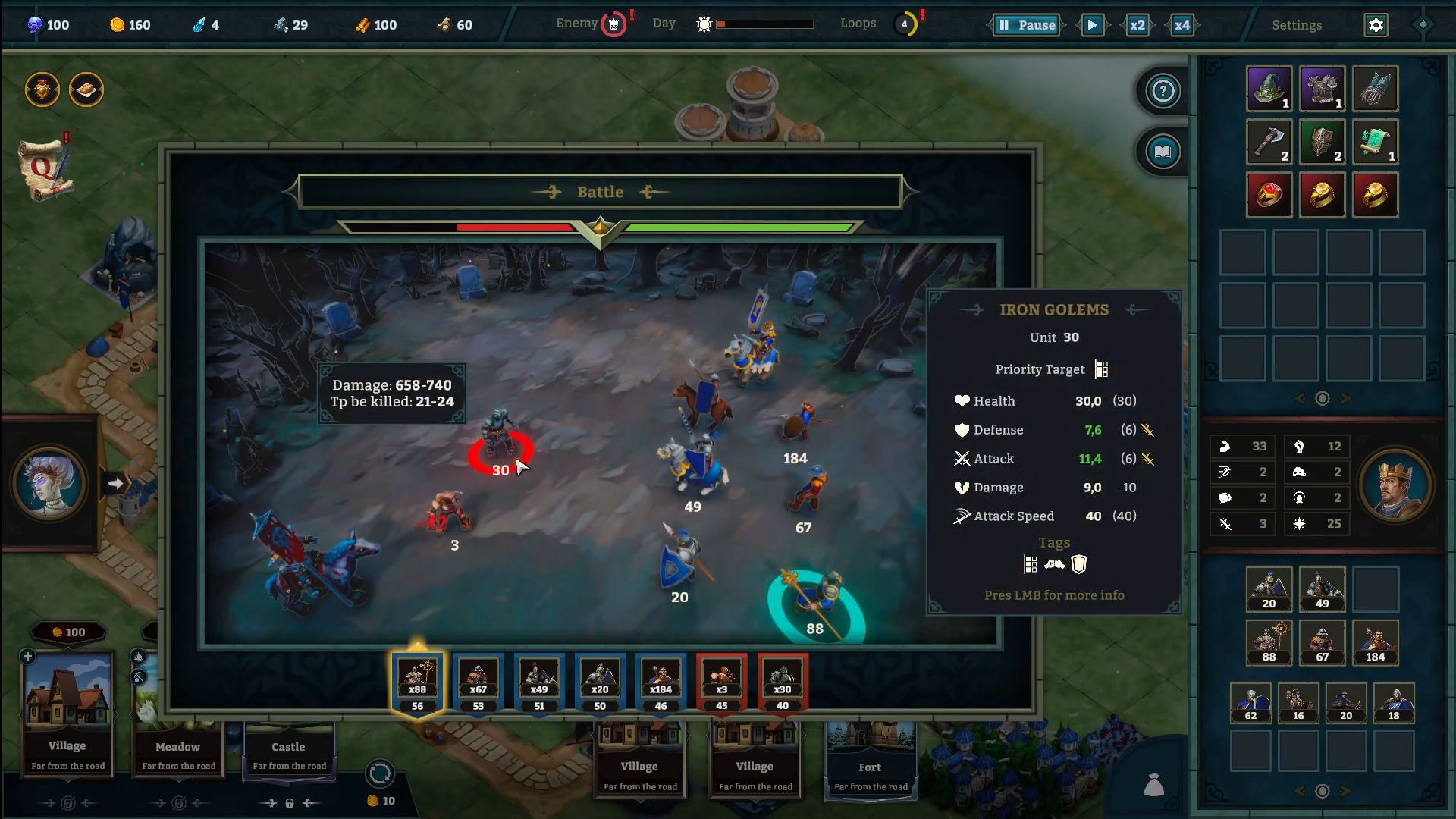
Task: Open the king hero portrait
Action: (x=1395, y=485)
